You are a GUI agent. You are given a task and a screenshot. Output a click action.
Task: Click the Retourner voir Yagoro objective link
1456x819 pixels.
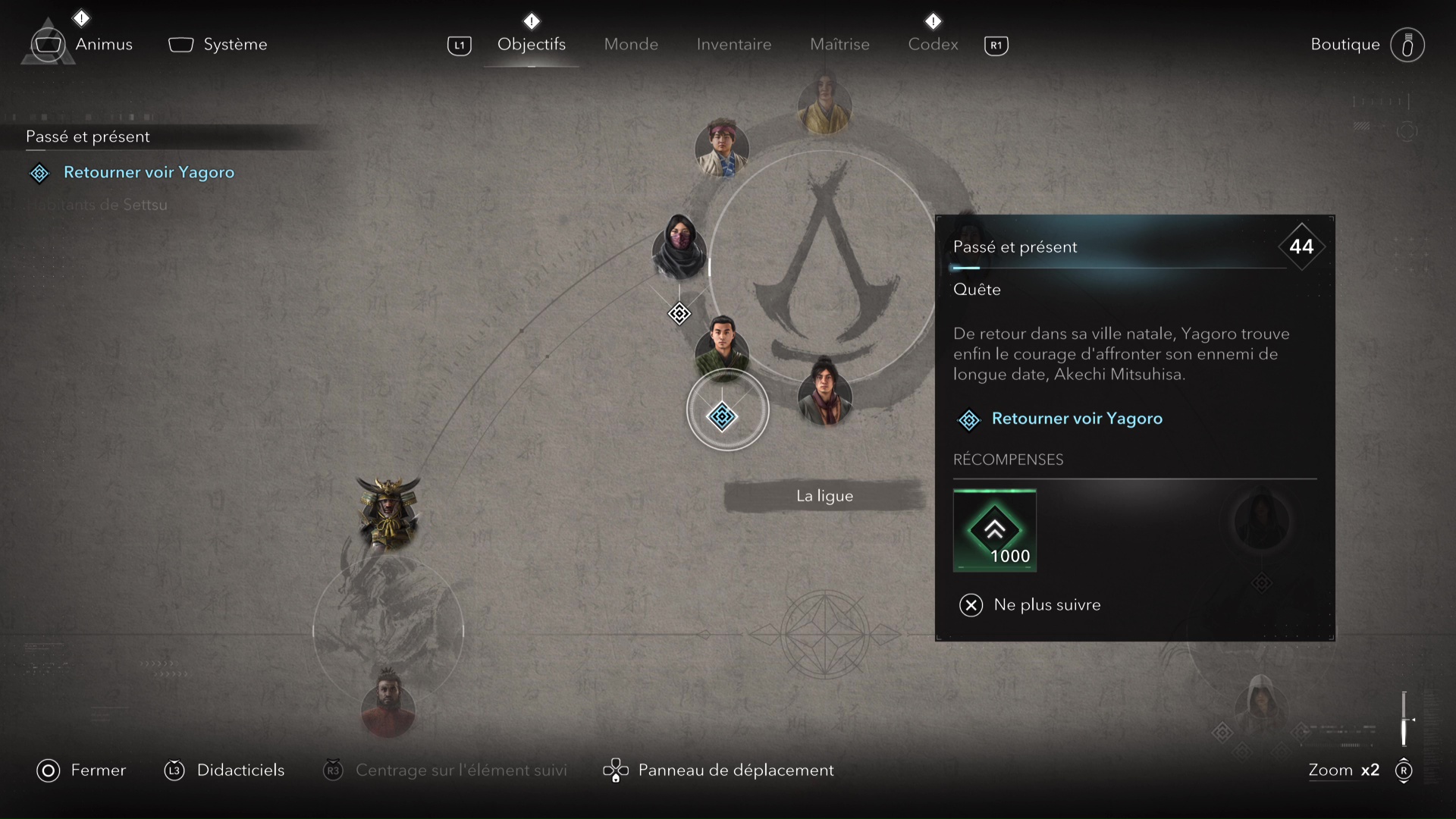pos(1077,419)
